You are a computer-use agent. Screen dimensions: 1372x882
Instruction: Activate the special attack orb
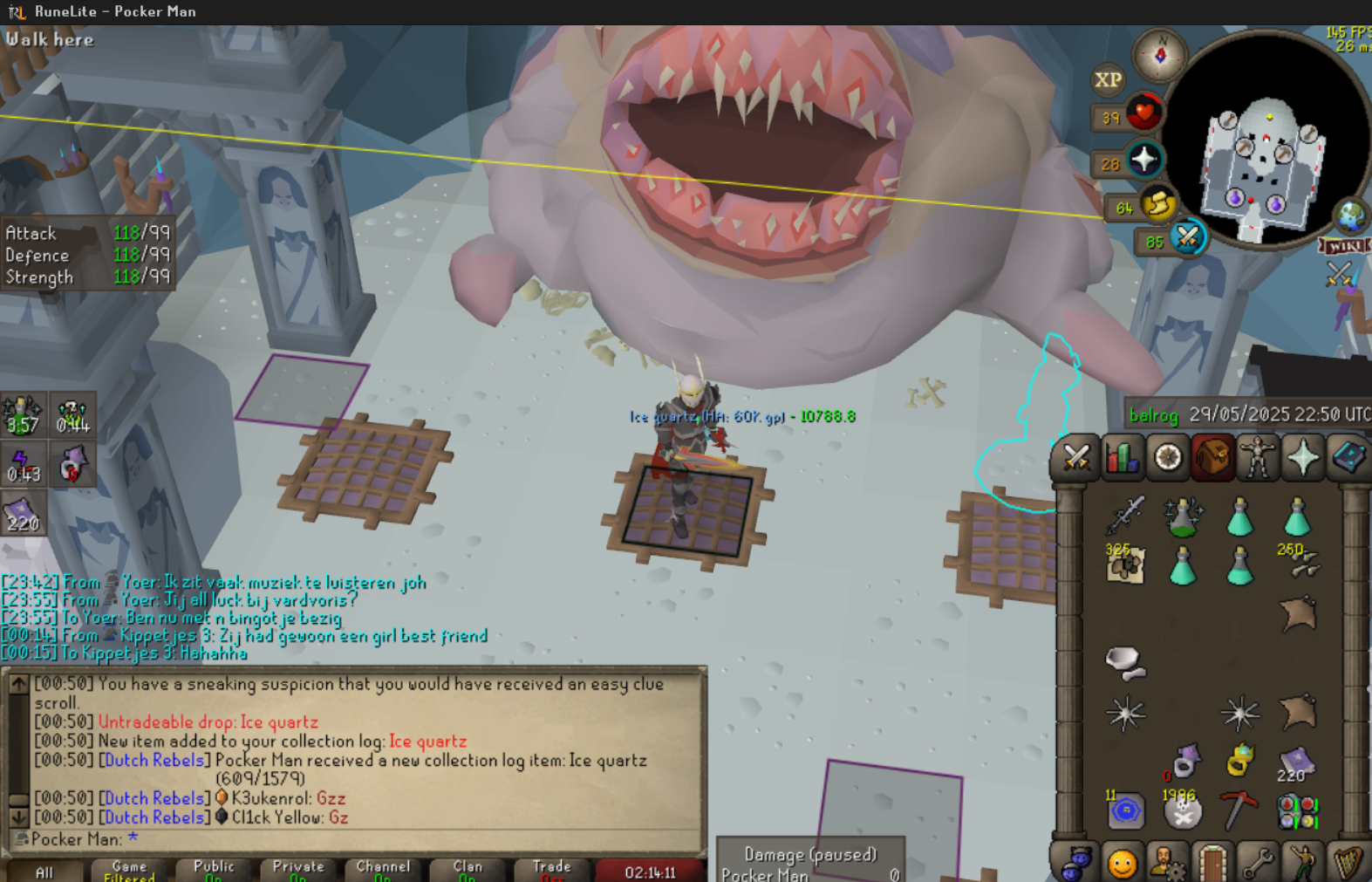tap(1187, 237)
